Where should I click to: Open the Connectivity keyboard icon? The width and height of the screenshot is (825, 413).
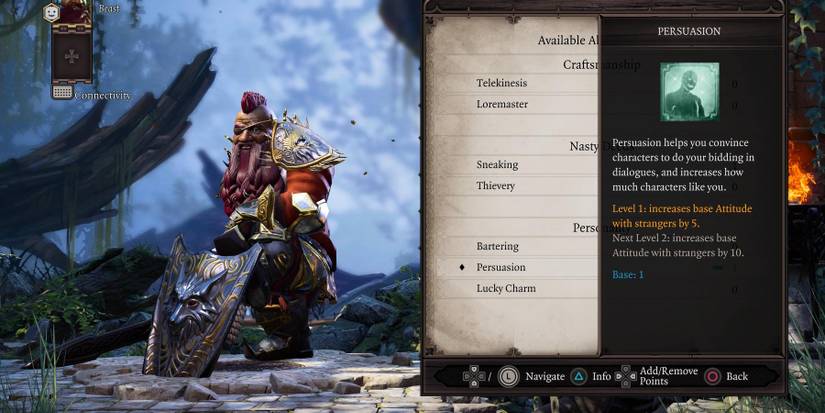click(x=62, y=92)
